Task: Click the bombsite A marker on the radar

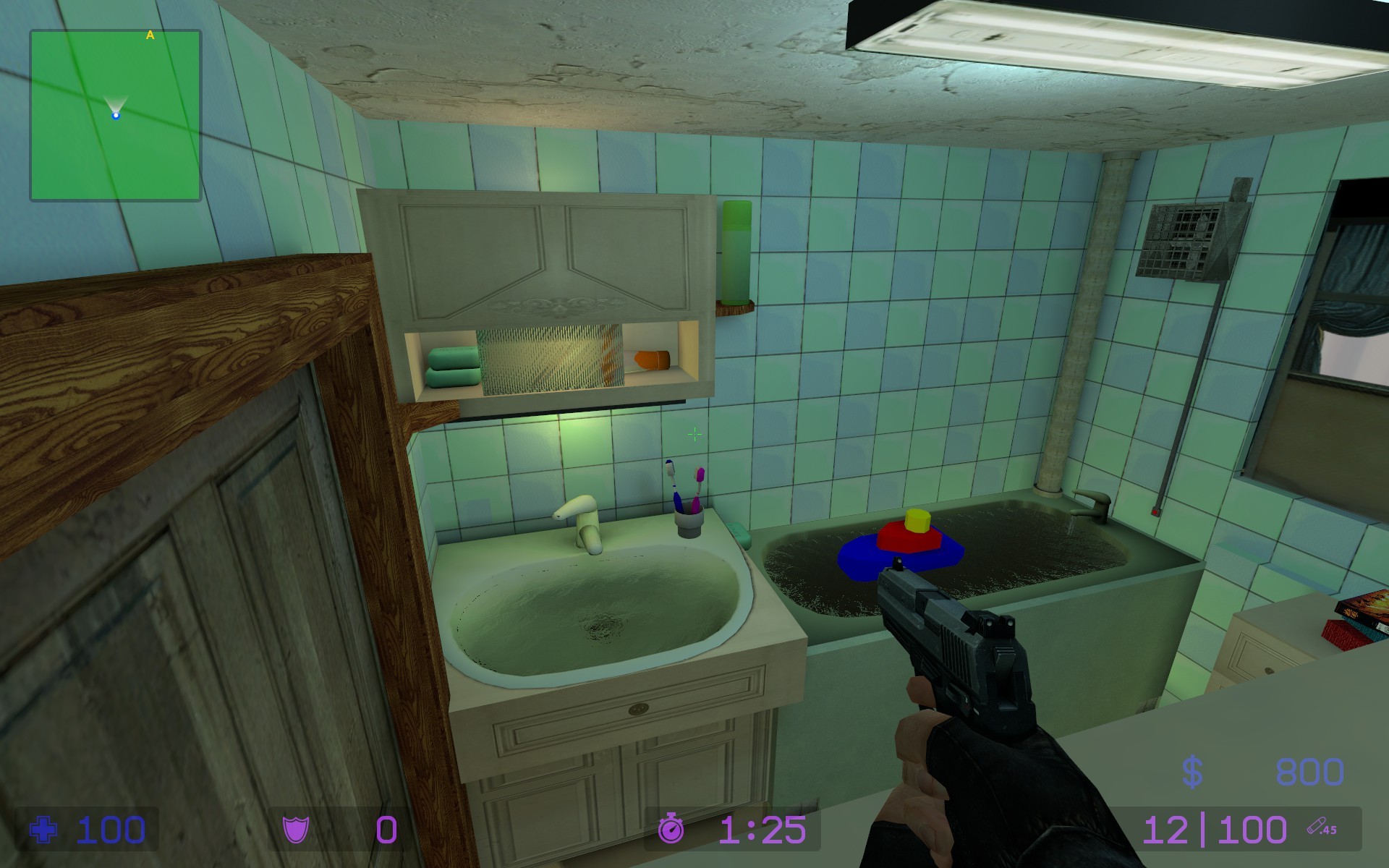Action: tap(150, 33)
